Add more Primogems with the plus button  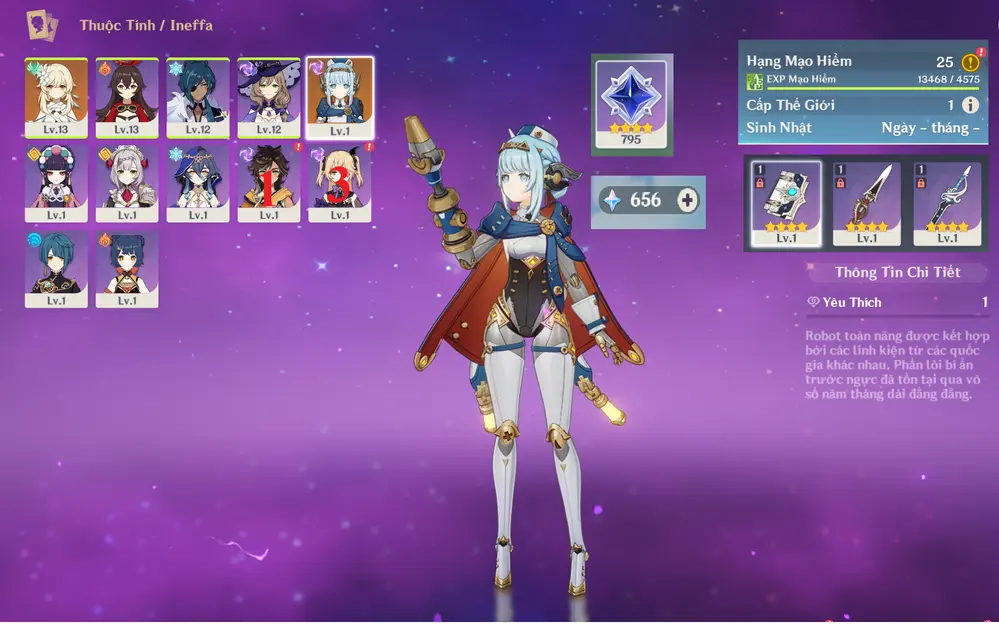pyautogui.click(x=688, y=201)
